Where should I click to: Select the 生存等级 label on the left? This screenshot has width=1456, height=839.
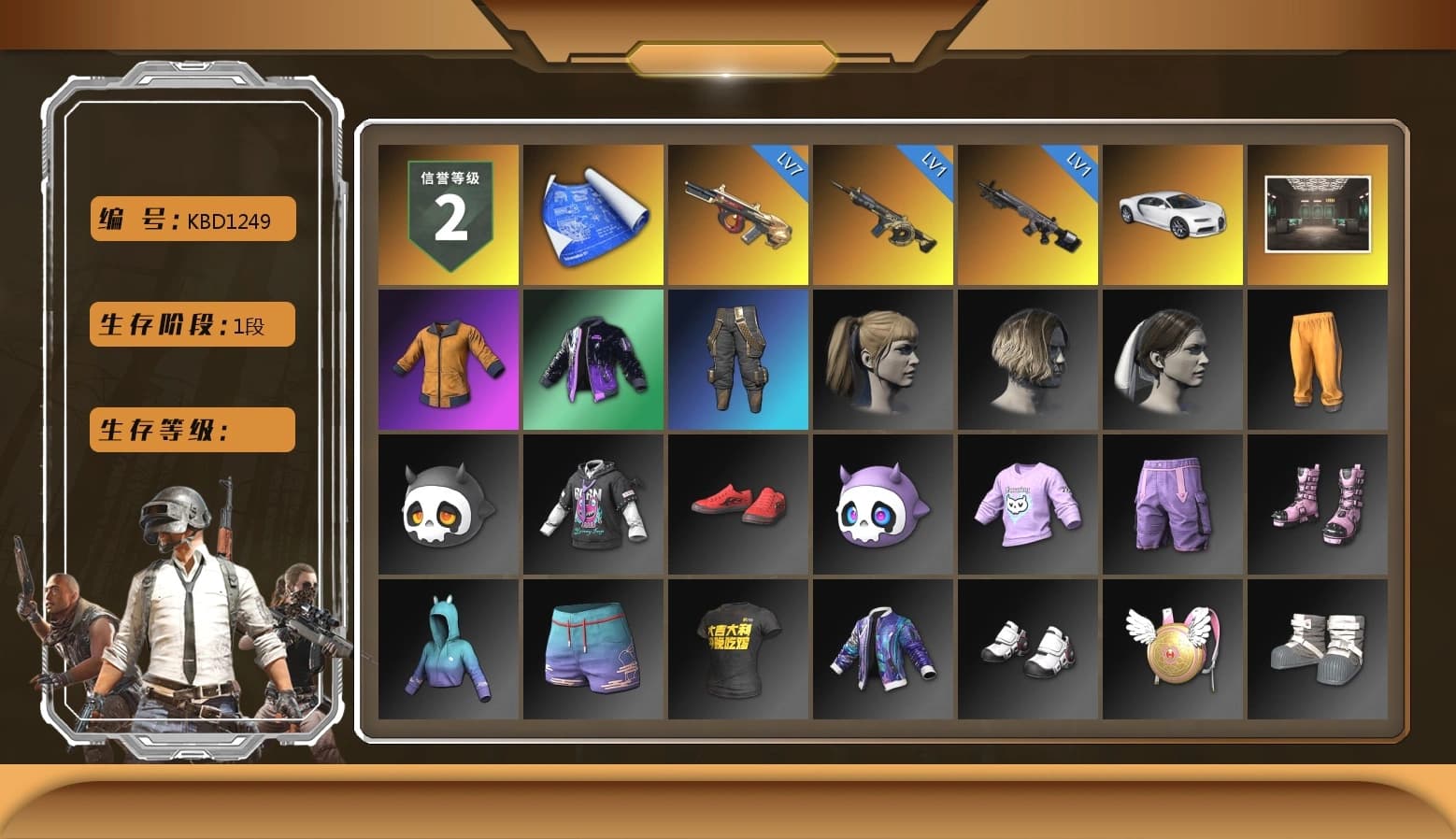[191, 430]
